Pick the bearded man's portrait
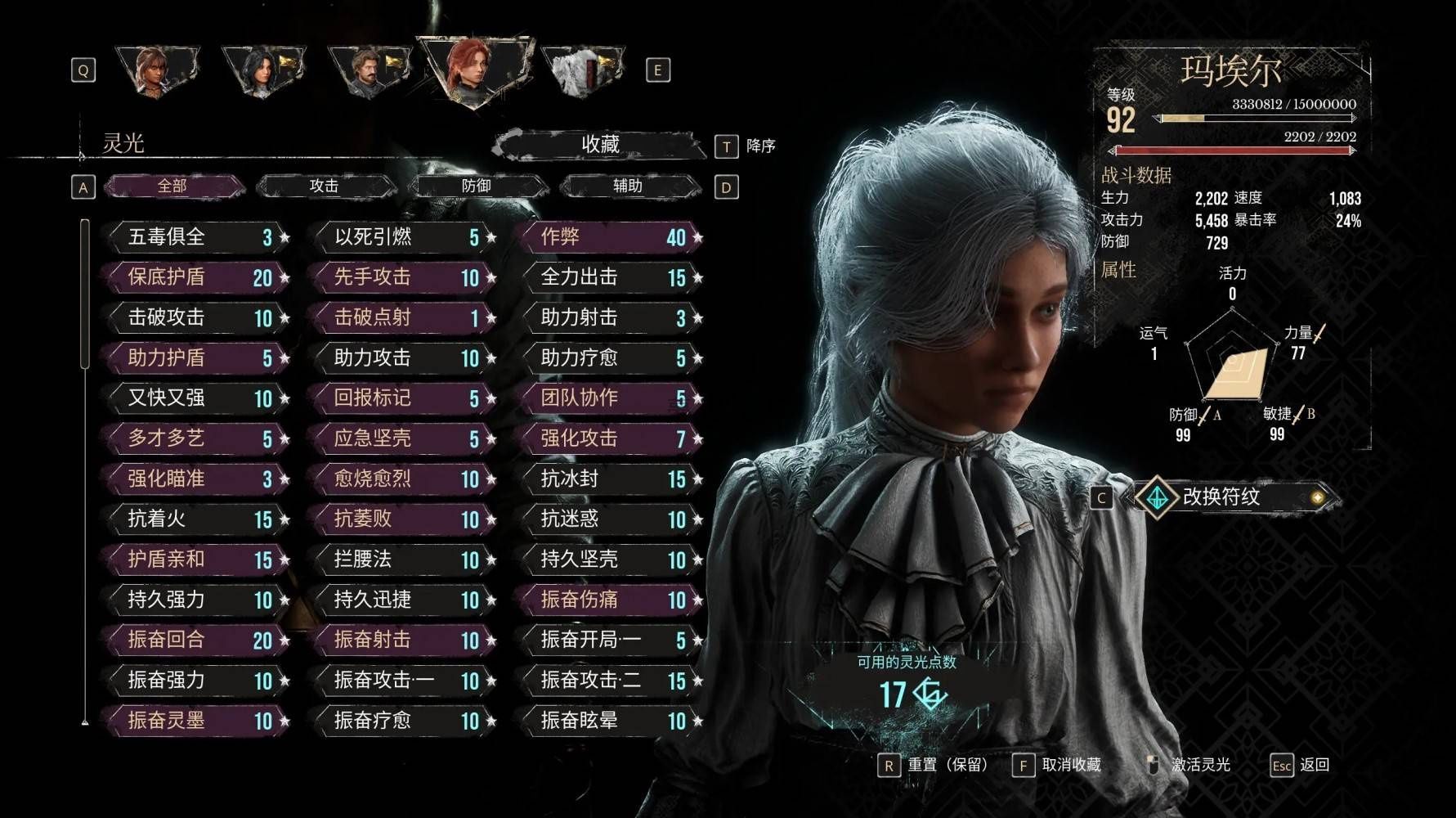Screen dimensions: 1456x818 pos(368,71)
